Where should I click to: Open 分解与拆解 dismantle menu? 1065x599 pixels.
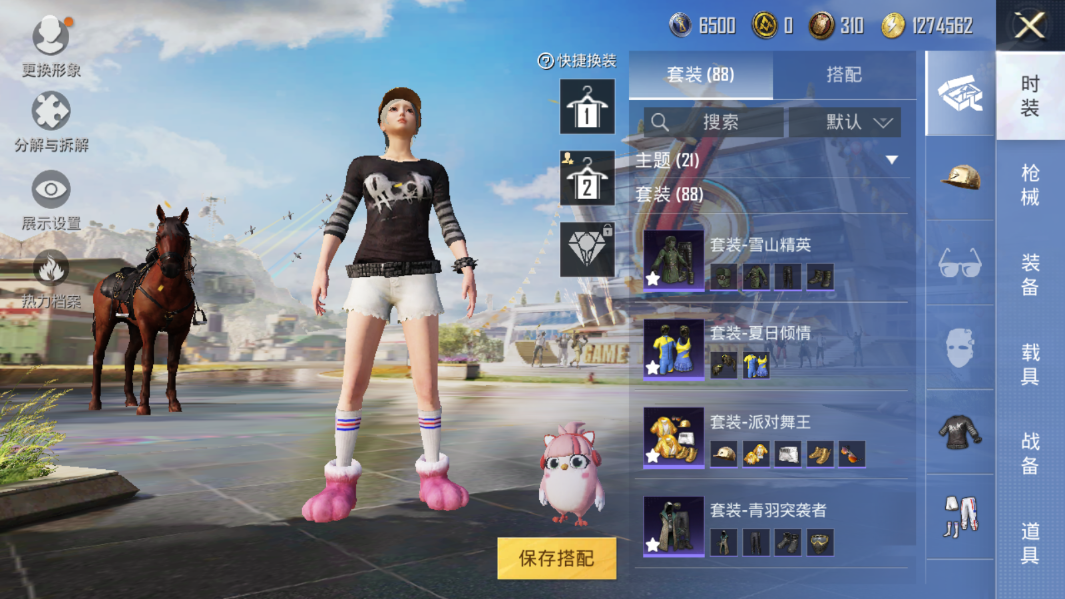pyautogui.click(x=51, y=122)
